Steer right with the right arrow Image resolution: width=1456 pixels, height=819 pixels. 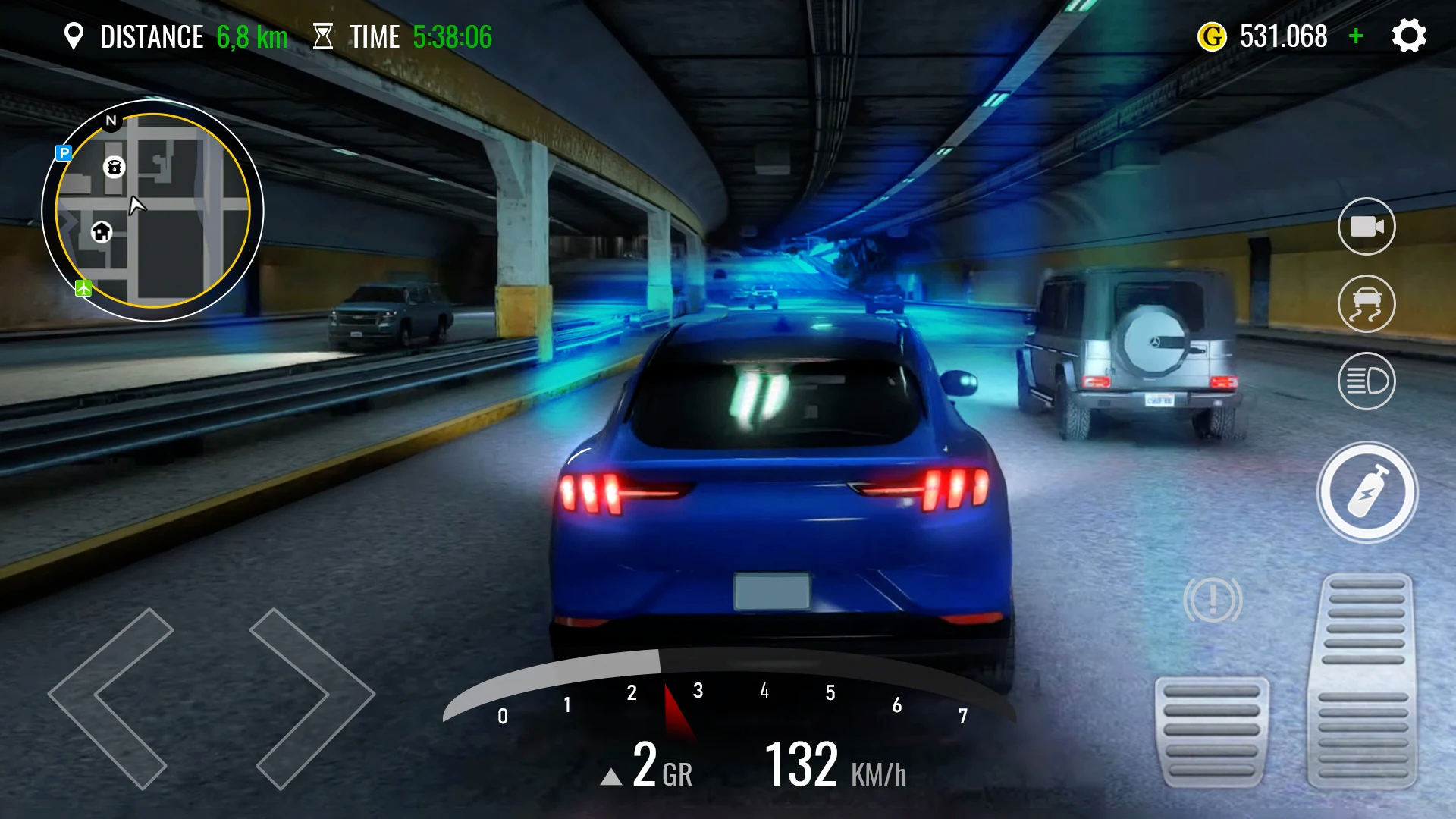tap(312, 698)
